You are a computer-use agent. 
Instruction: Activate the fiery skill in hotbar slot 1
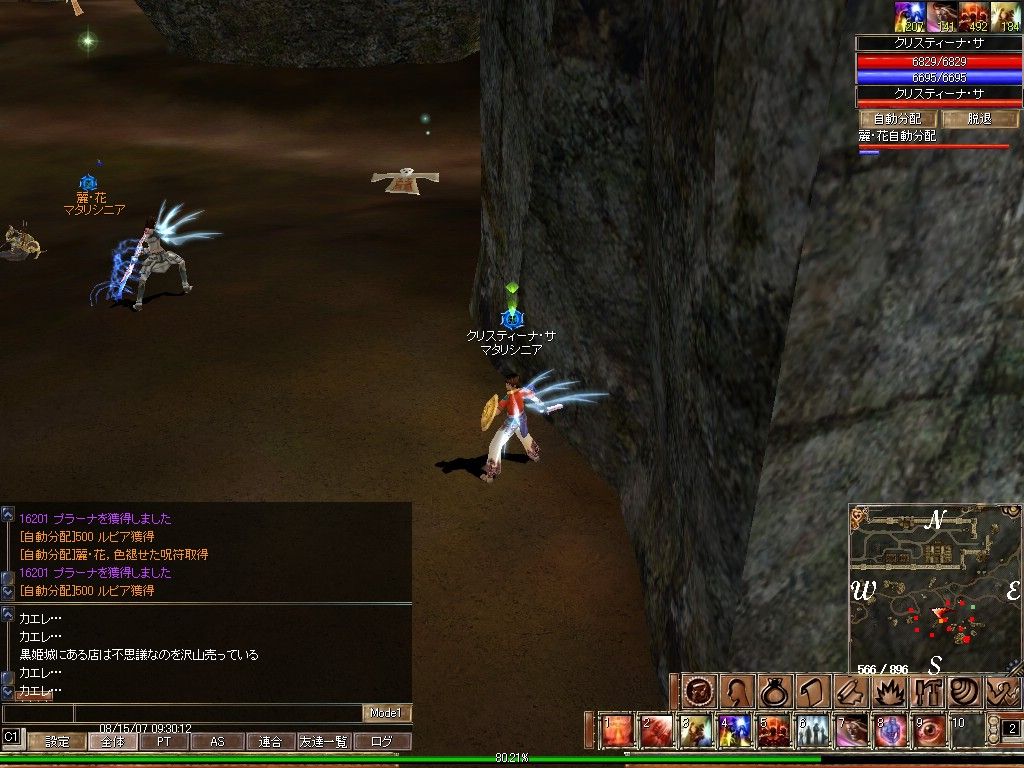pyautogui.click(x=617, y=731)
